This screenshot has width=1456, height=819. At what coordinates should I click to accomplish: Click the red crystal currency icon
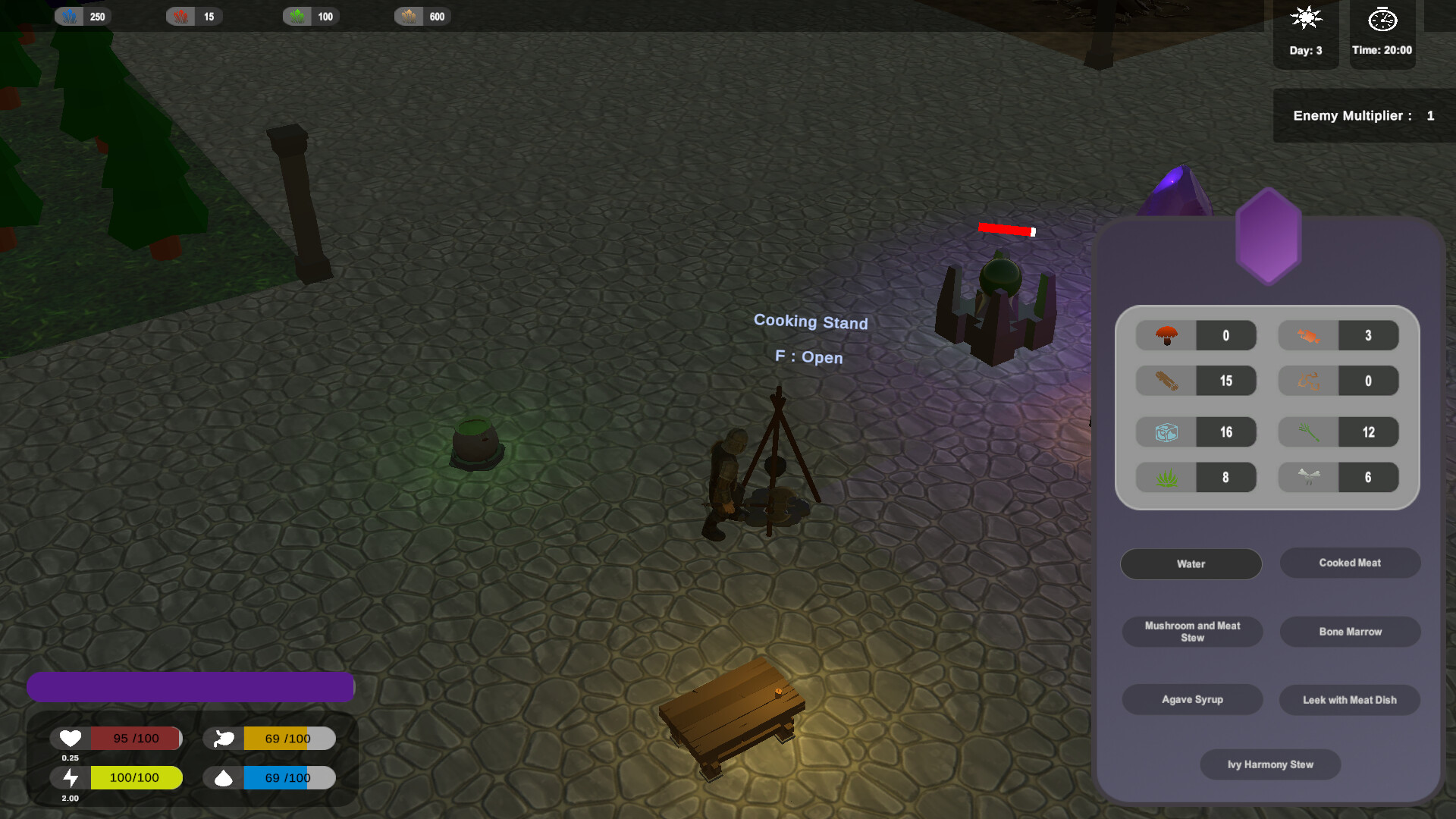pos(180,15)
